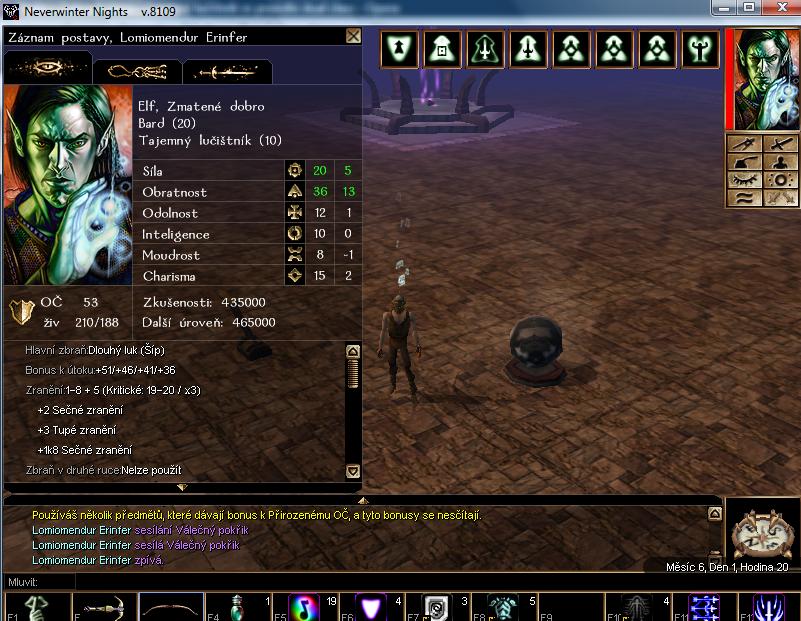The image size is (801, 621).
Task: Select the green potion quickslot
Action: point(238,607)
